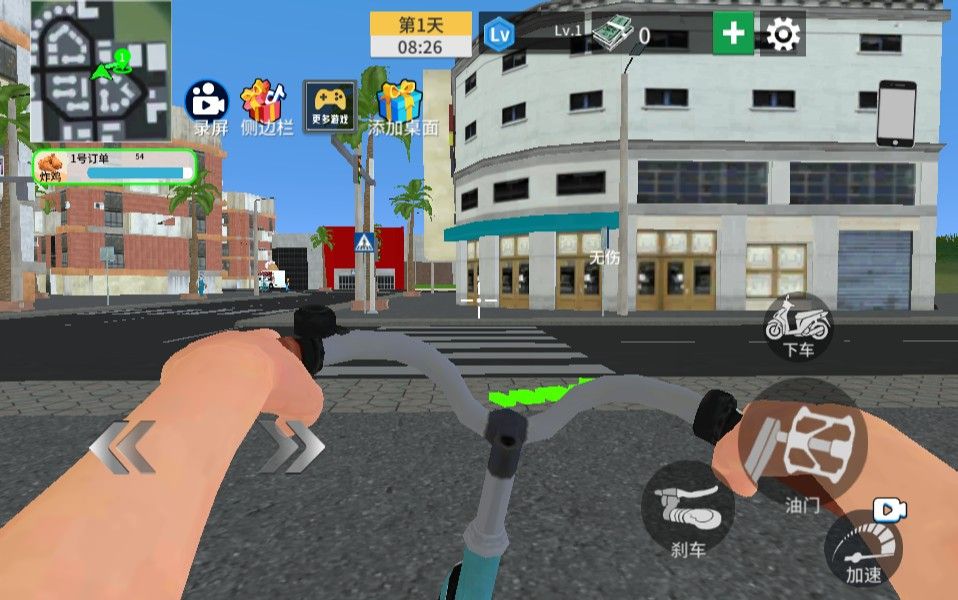Activate the 加速 speed boost button
The image size is (958, 600).
(x=863, y=548)
